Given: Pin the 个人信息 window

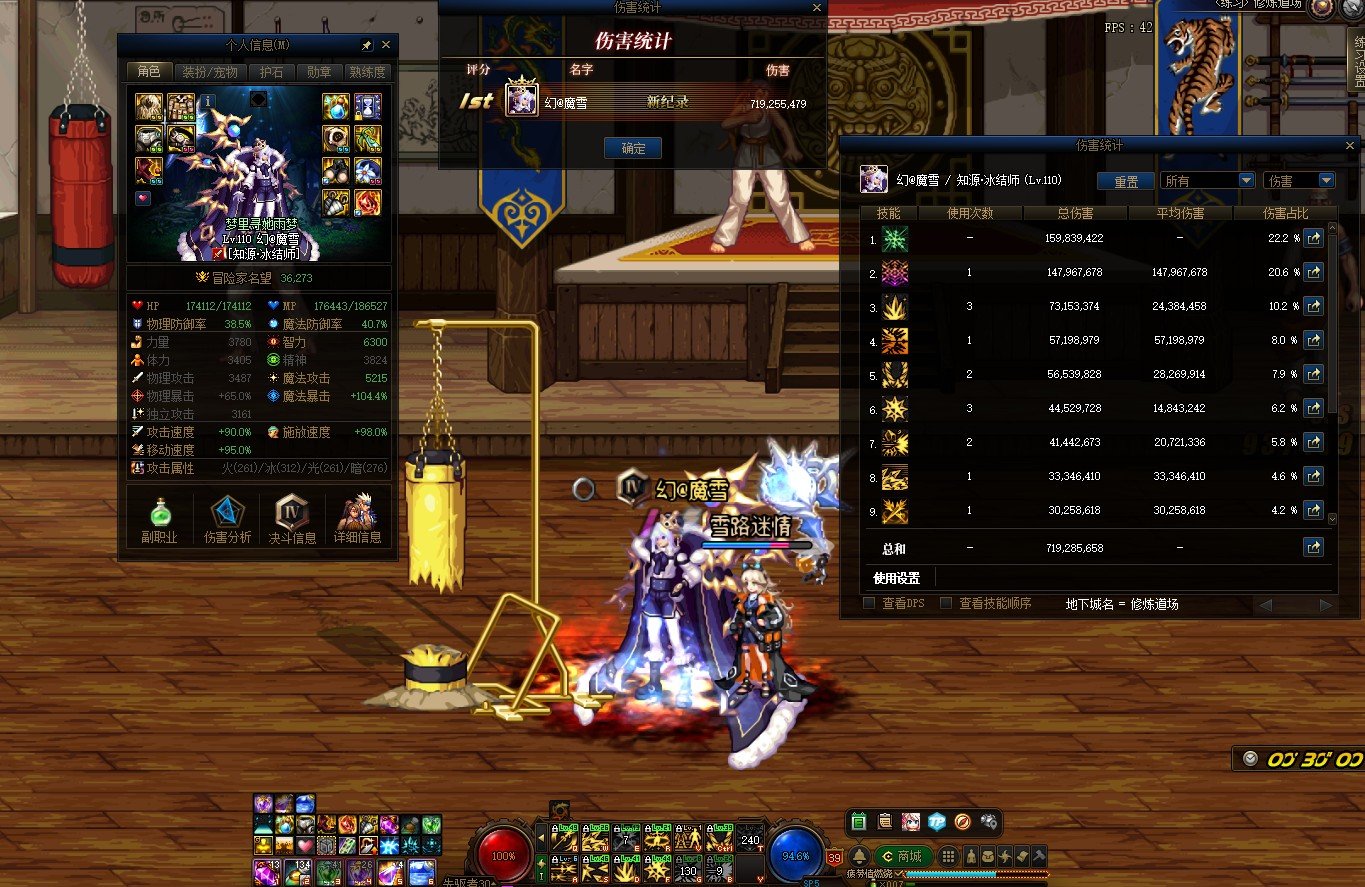Looking at the screenshot, I should coord(366,46).
